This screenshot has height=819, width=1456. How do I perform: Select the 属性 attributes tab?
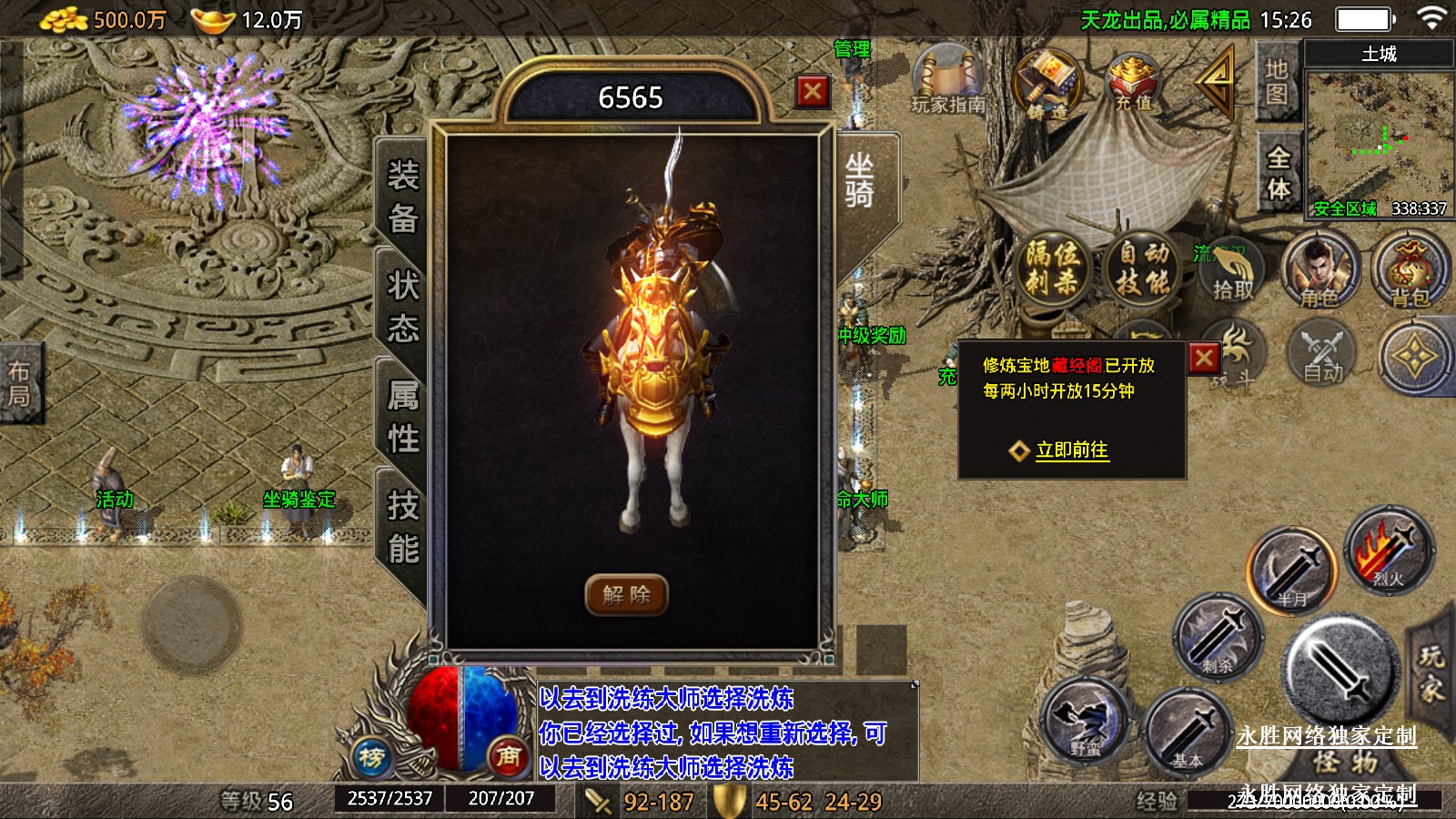(403, 417)
